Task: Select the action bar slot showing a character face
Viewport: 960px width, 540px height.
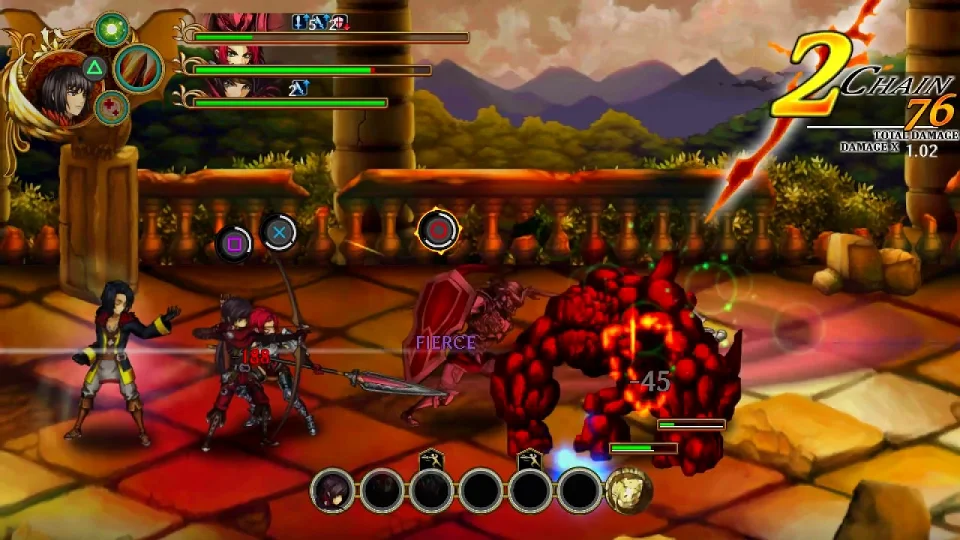Action: pyautogui.click(x=333, y=490)
